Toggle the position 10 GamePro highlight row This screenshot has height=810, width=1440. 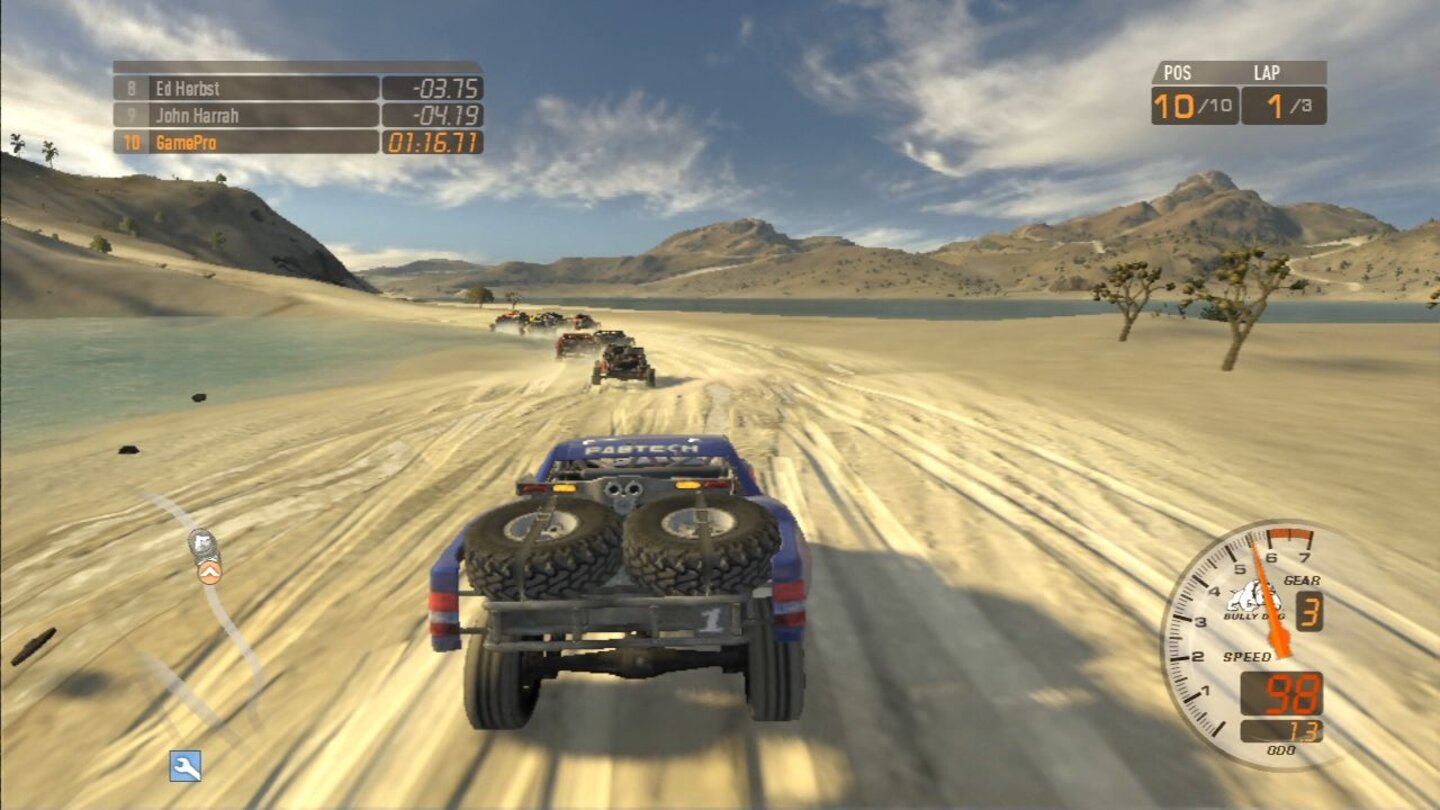pos(240,141)
